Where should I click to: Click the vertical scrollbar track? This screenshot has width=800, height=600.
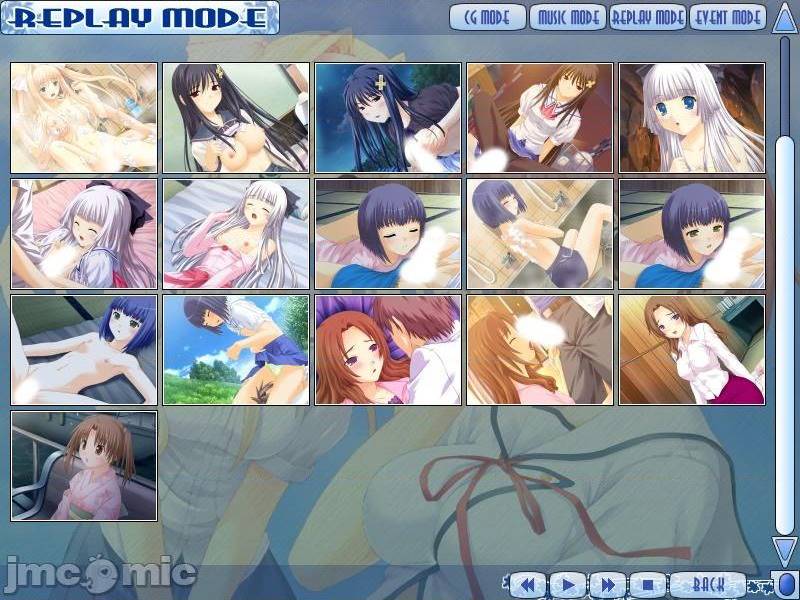785,300
